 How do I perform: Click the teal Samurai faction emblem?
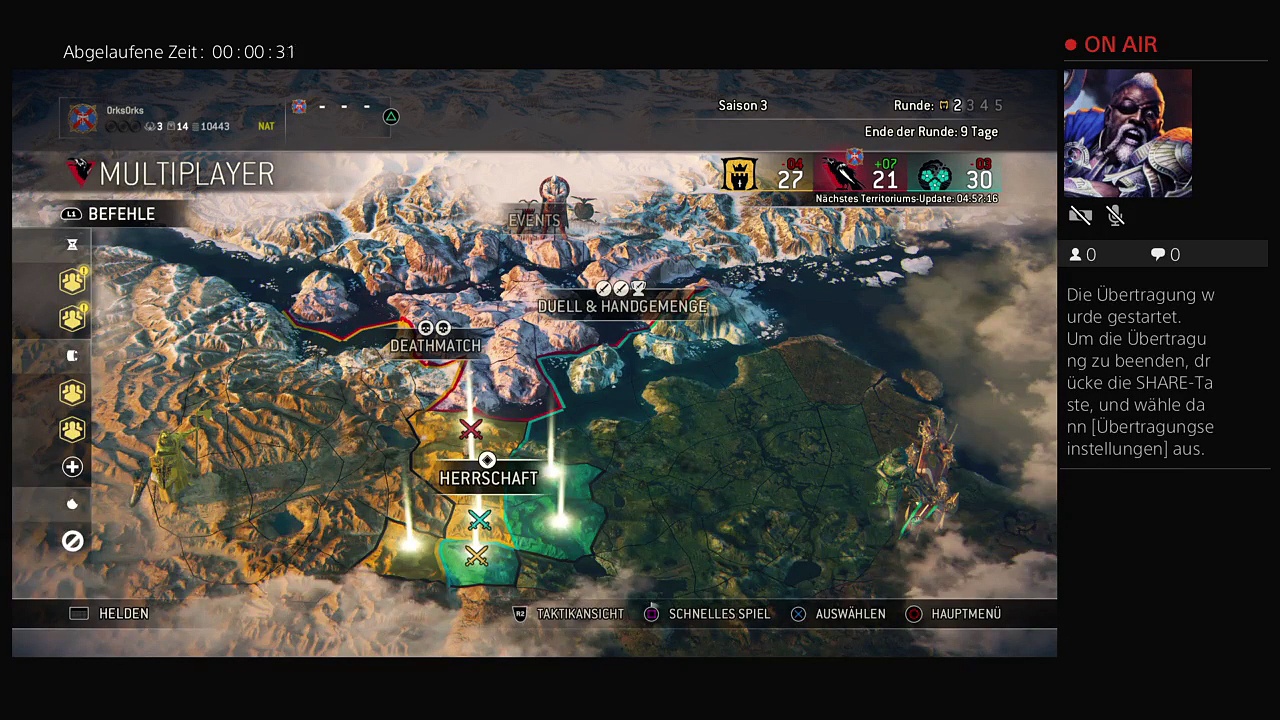[x=934, y=177]
